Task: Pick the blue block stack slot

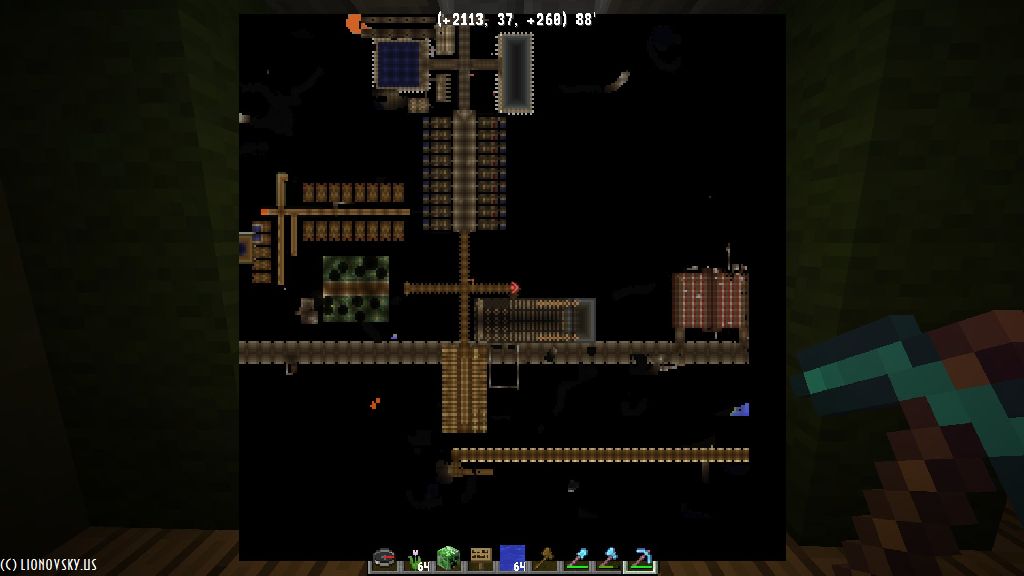Action: tap(512, 558)
